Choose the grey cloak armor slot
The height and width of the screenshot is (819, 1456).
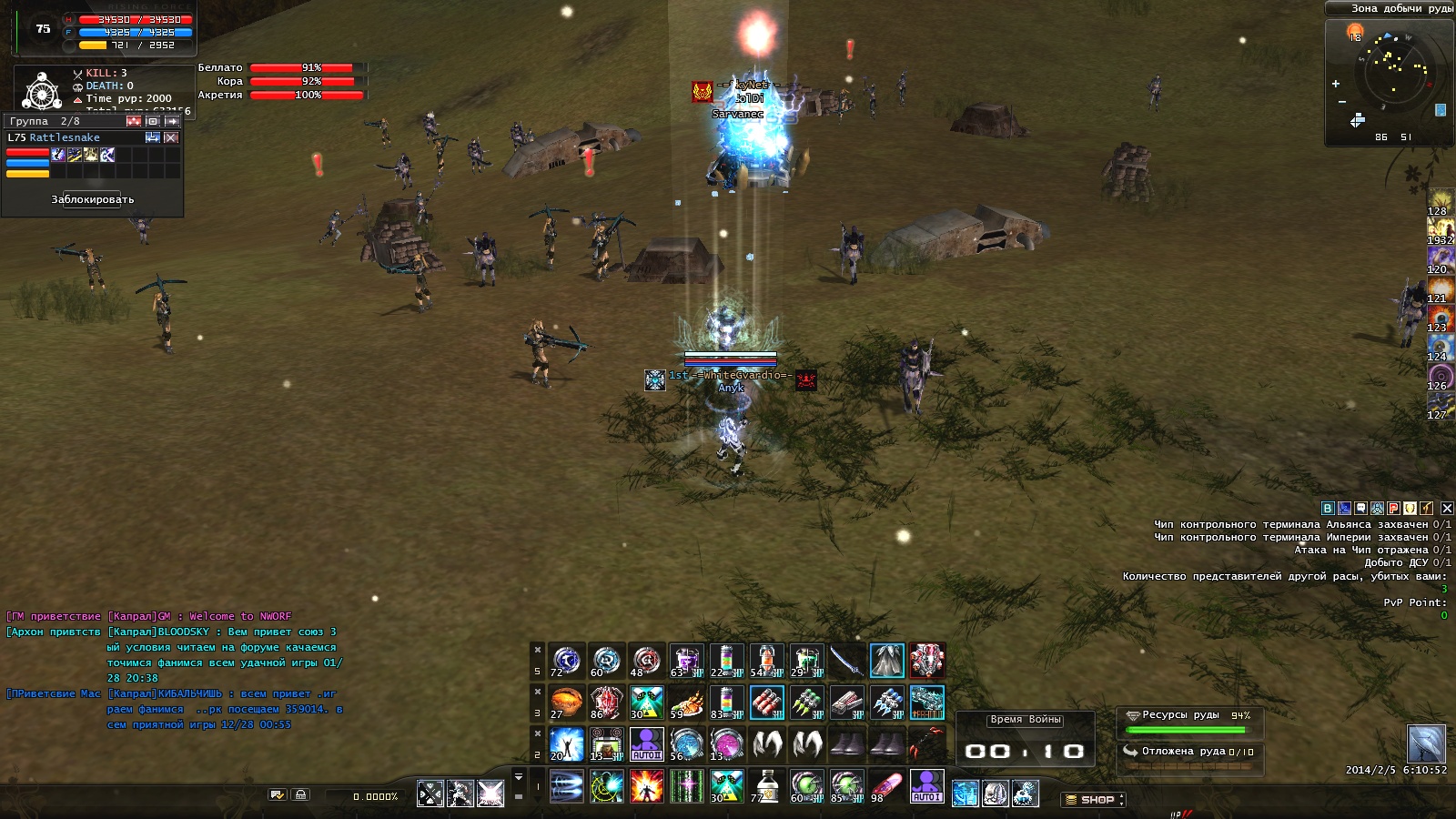[x=886, y=661]
